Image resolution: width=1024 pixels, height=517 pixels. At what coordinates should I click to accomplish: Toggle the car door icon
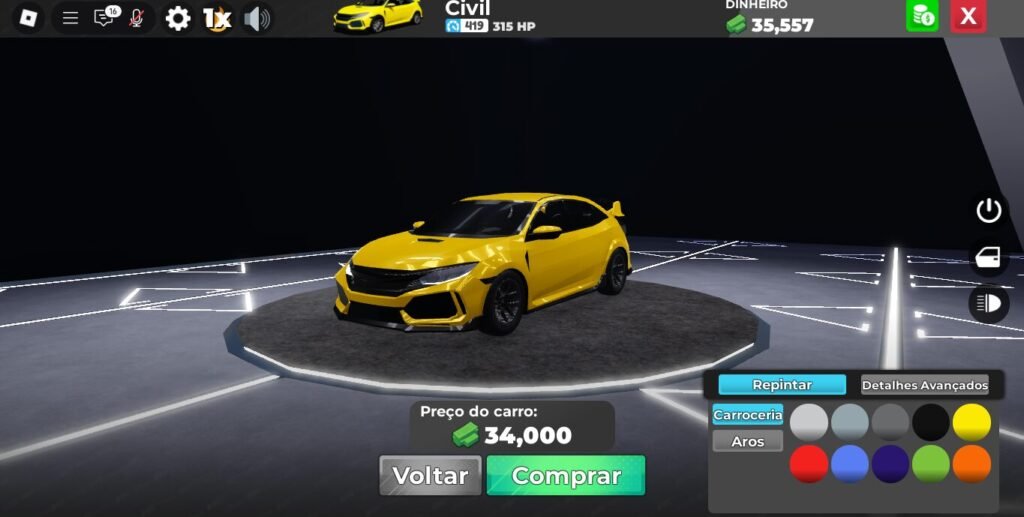pyautogui.click(x=988, y=257)
